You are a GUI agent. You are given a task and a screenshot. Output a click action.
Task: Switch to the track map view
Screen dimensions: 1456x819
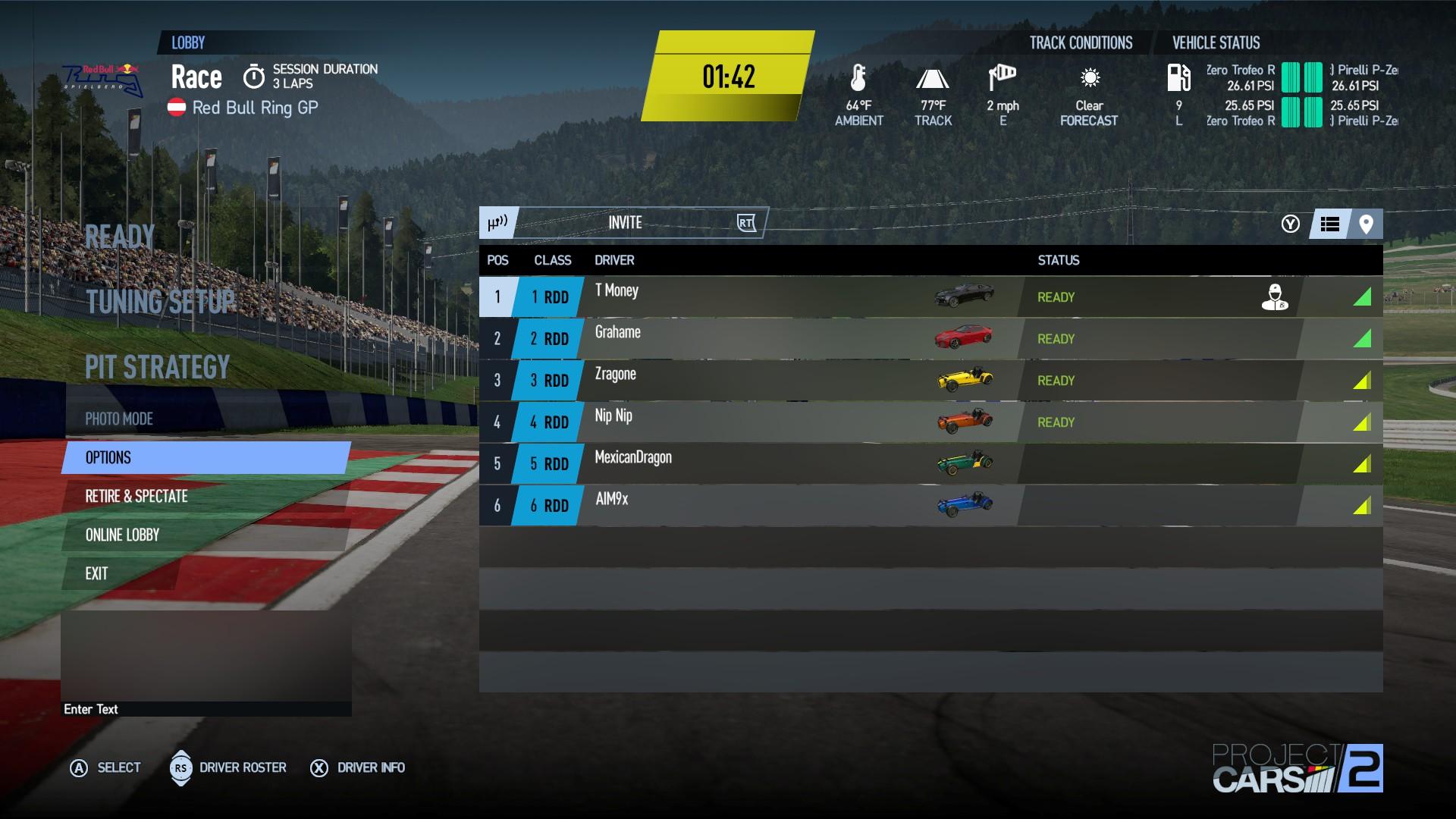1366,224
